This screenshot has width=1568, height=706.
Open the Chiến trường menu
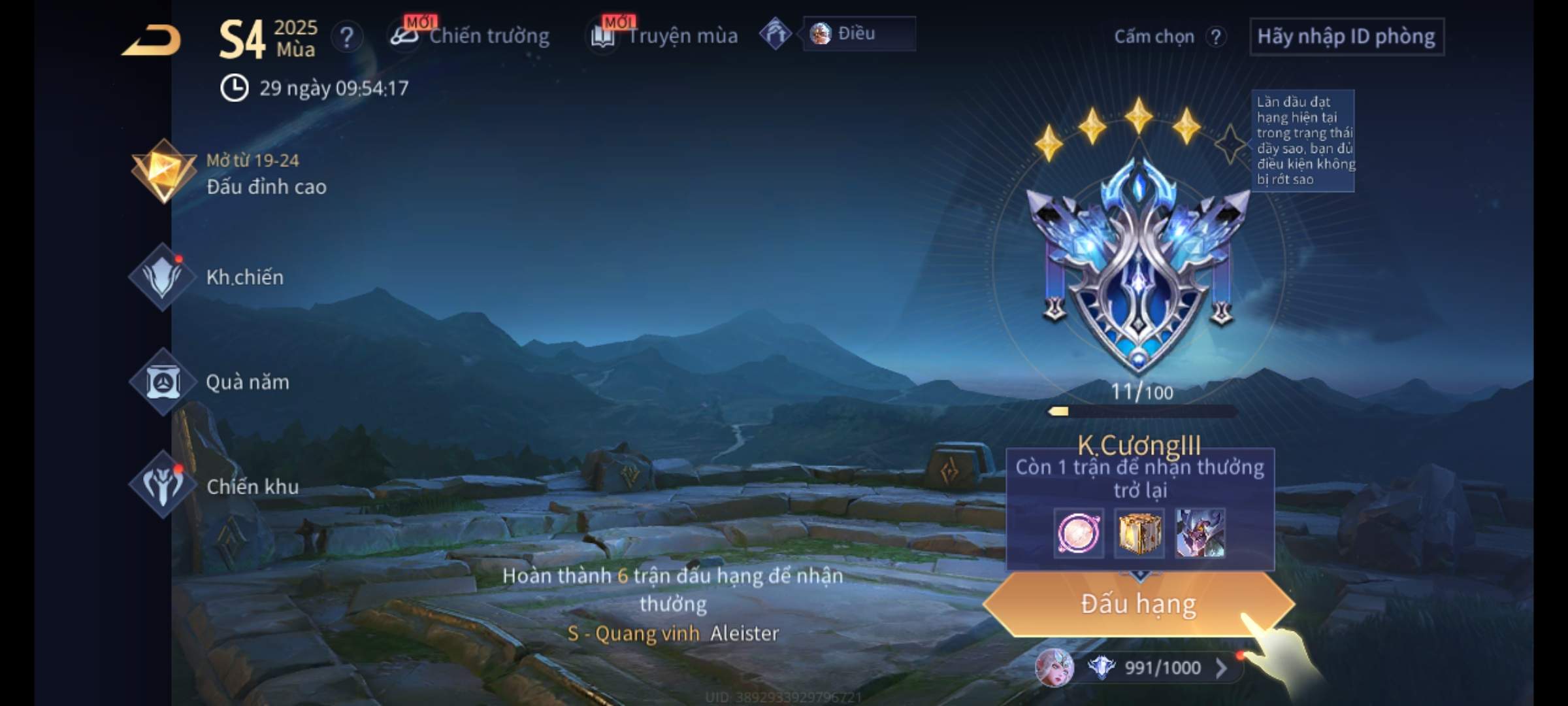click(470, 36)
